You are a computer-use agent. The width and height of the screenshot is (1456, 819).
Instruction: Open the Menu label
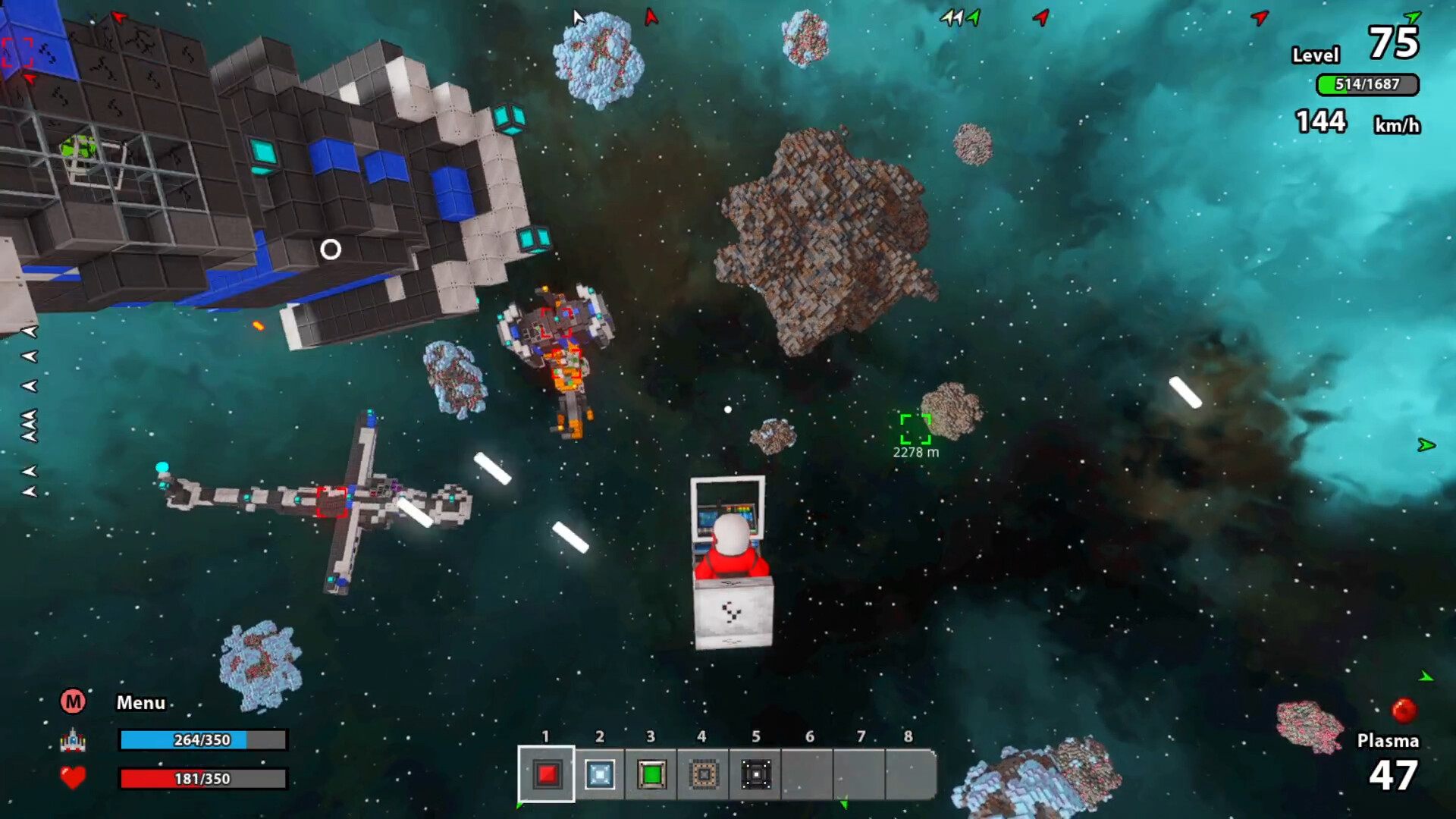tap(140, 703)
